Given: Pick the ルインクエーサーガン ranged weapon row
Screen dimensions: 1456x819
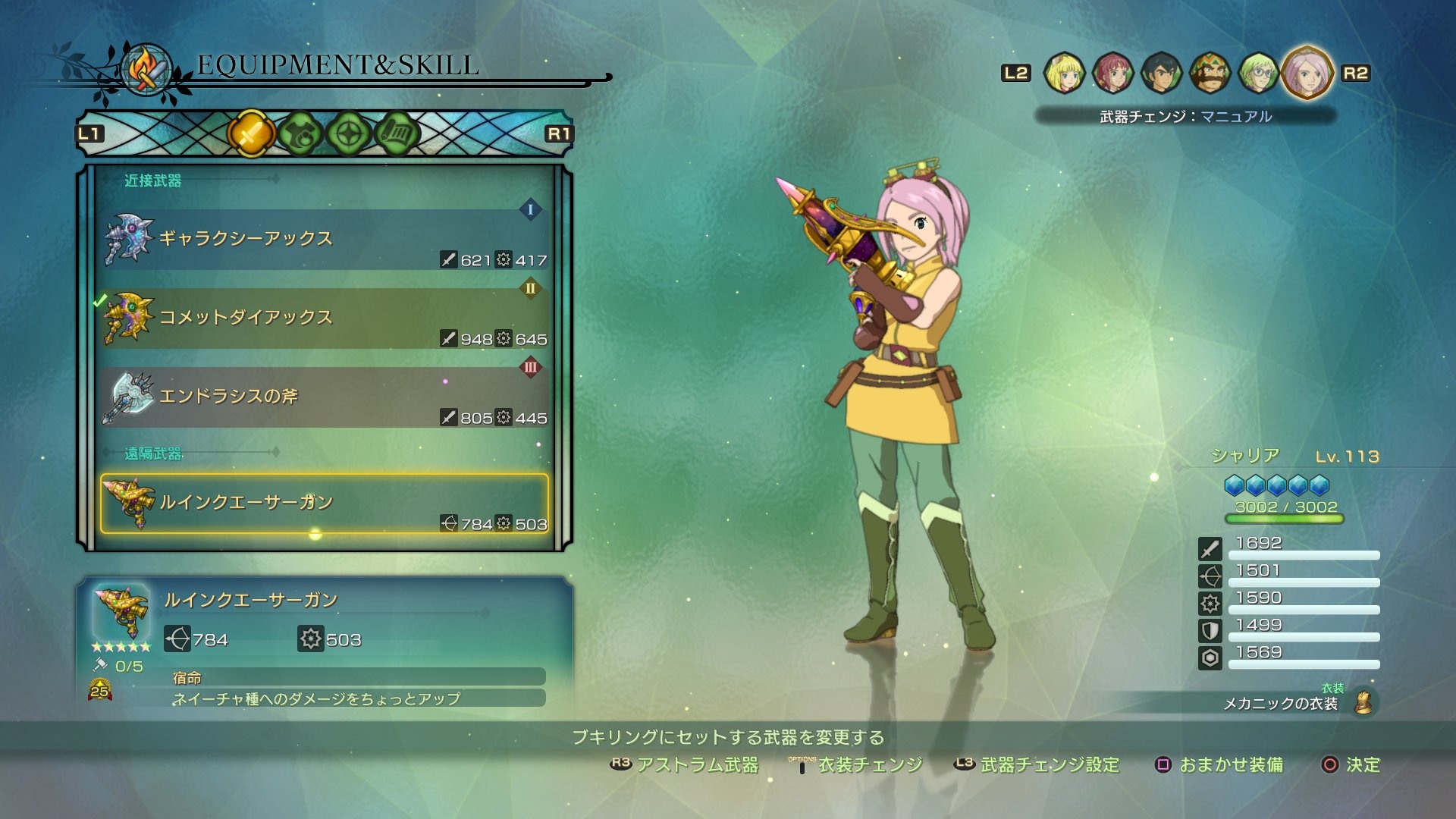Looking at the screenshot, I should coord(325,504).
